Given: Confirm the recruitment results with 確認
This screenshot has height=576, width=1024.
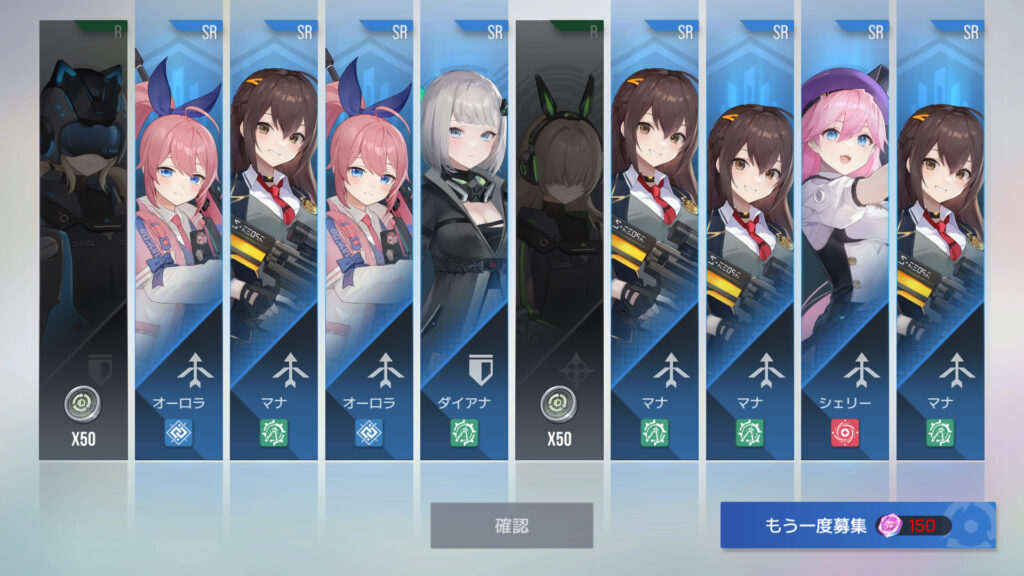Looking at the screenshot, I should pos(511,525).
